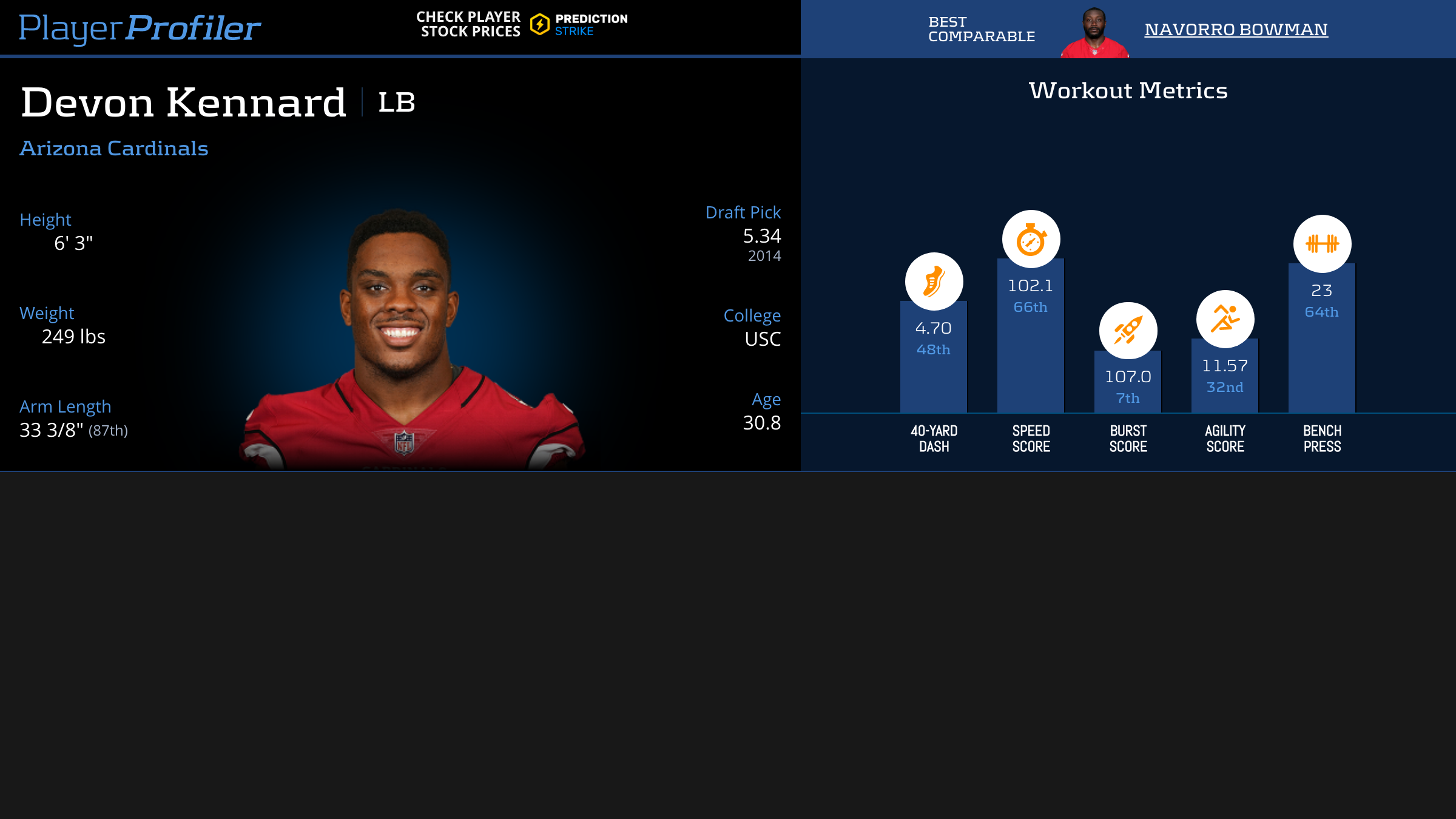1456x819 pixels.
Task: Open the Arizona Cardinals team link
Action: point(114,149)
